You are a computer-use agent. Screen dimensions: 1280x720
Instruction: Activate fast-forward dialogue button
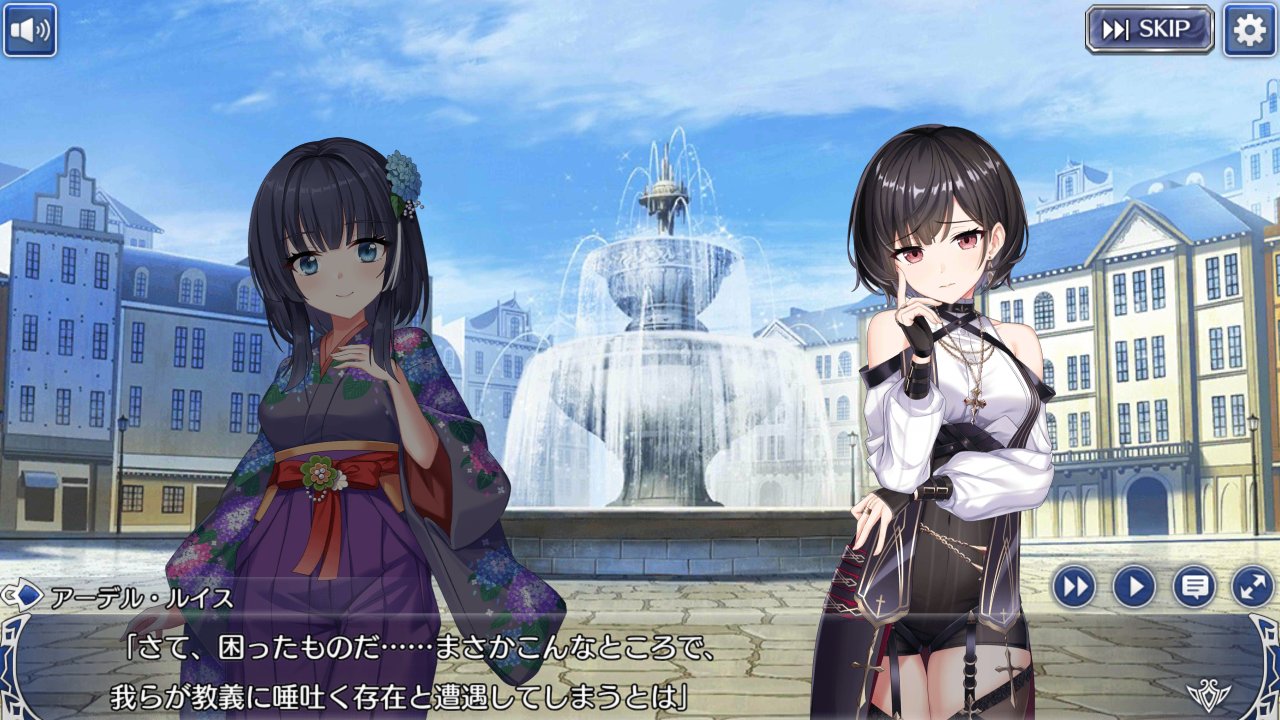1074,586
